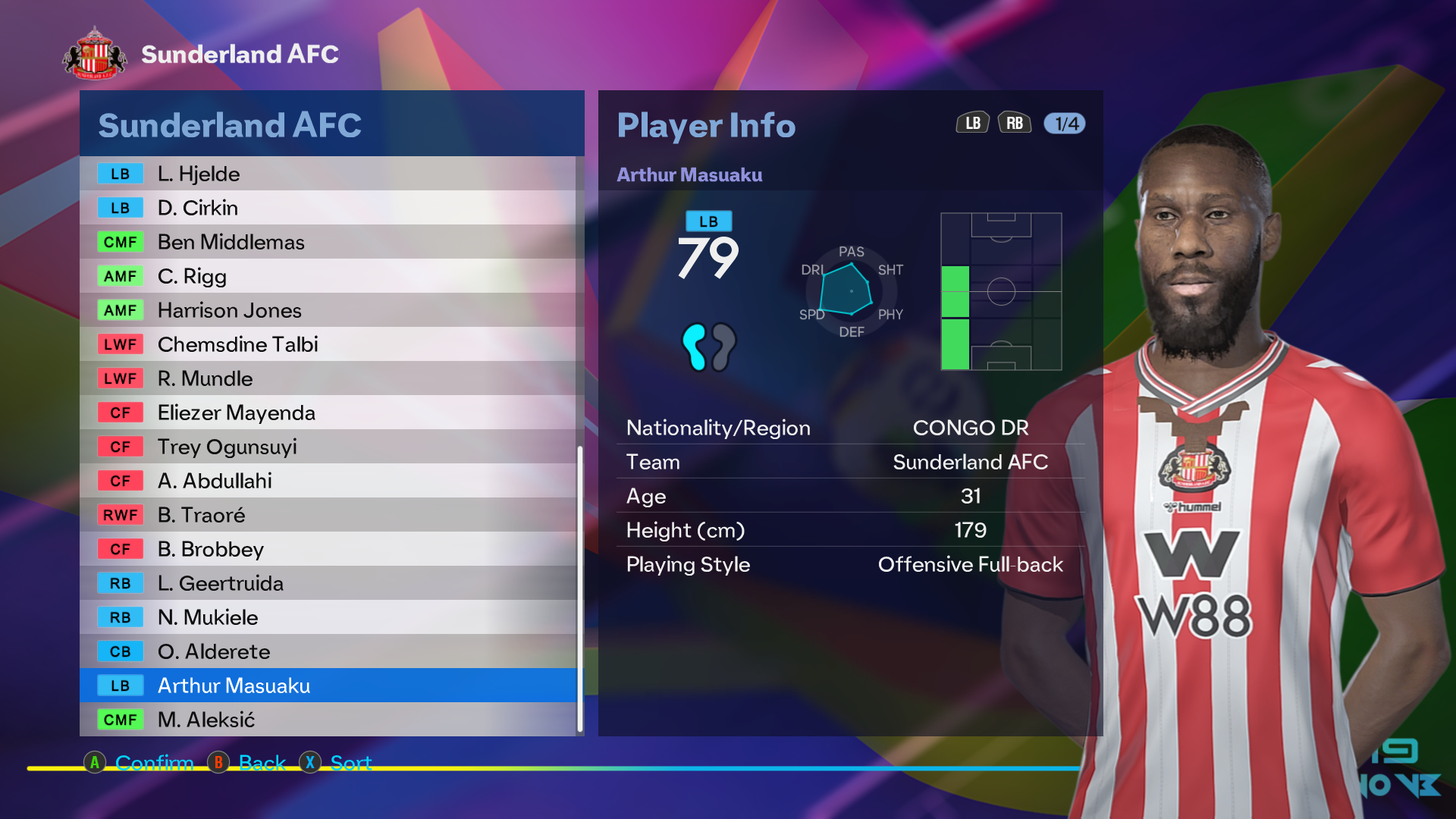
Task: Click the highlighted Arthur Masuaku row
Action: (328, 686)
